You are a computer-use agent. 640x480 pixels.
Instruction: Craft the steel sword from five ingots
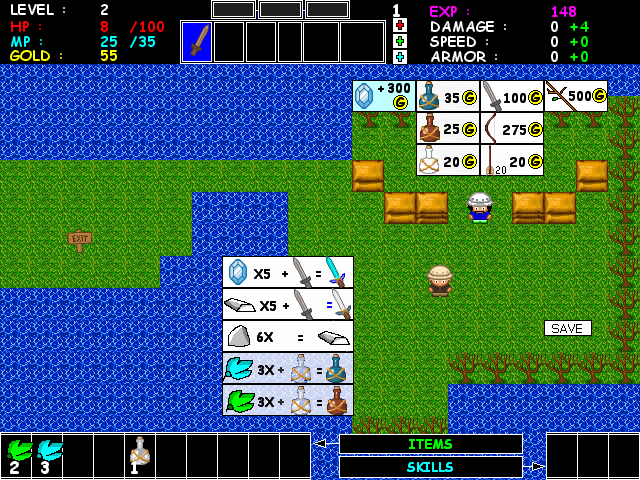click(x=287, y=304)
